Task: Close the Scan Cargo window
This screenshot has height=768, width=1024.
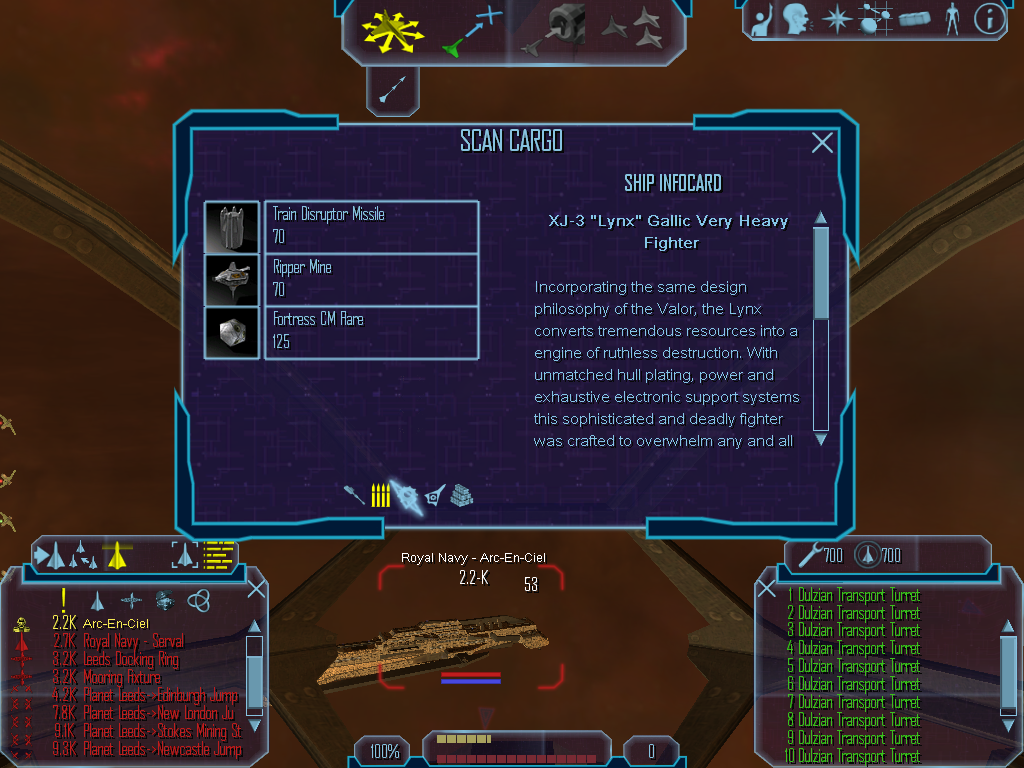Action: click(x=822, y=143)
